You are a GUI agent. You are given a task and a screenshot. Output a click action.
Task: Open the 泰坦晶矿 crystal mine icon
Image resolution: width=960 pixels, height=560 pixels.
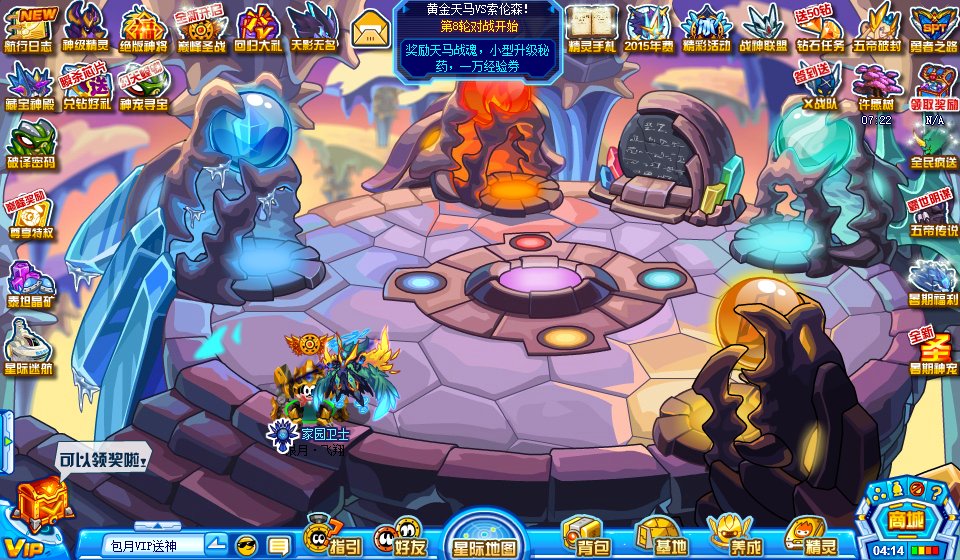30,285
